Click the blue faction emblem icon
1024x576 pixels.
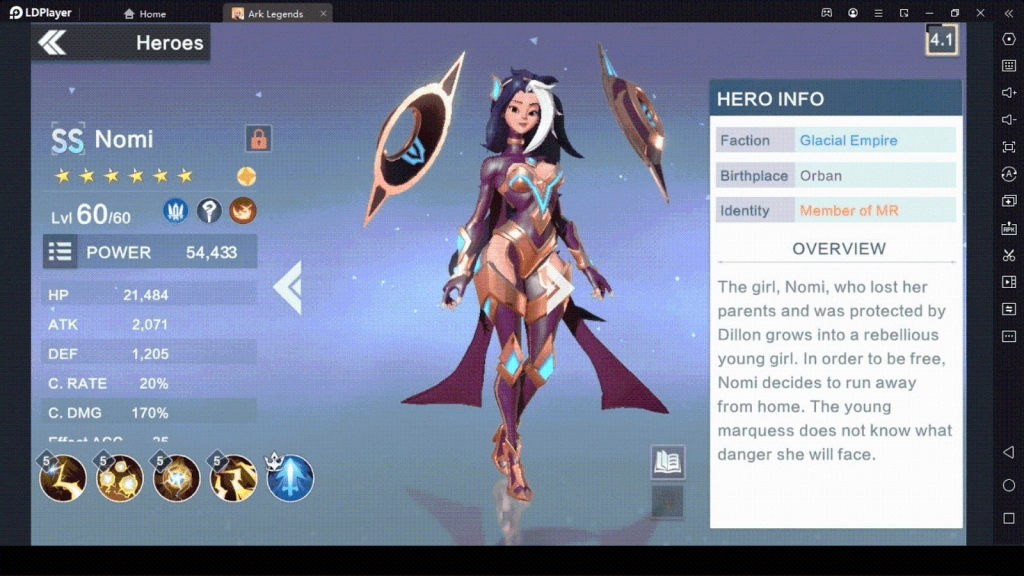(x=176, y=211)
